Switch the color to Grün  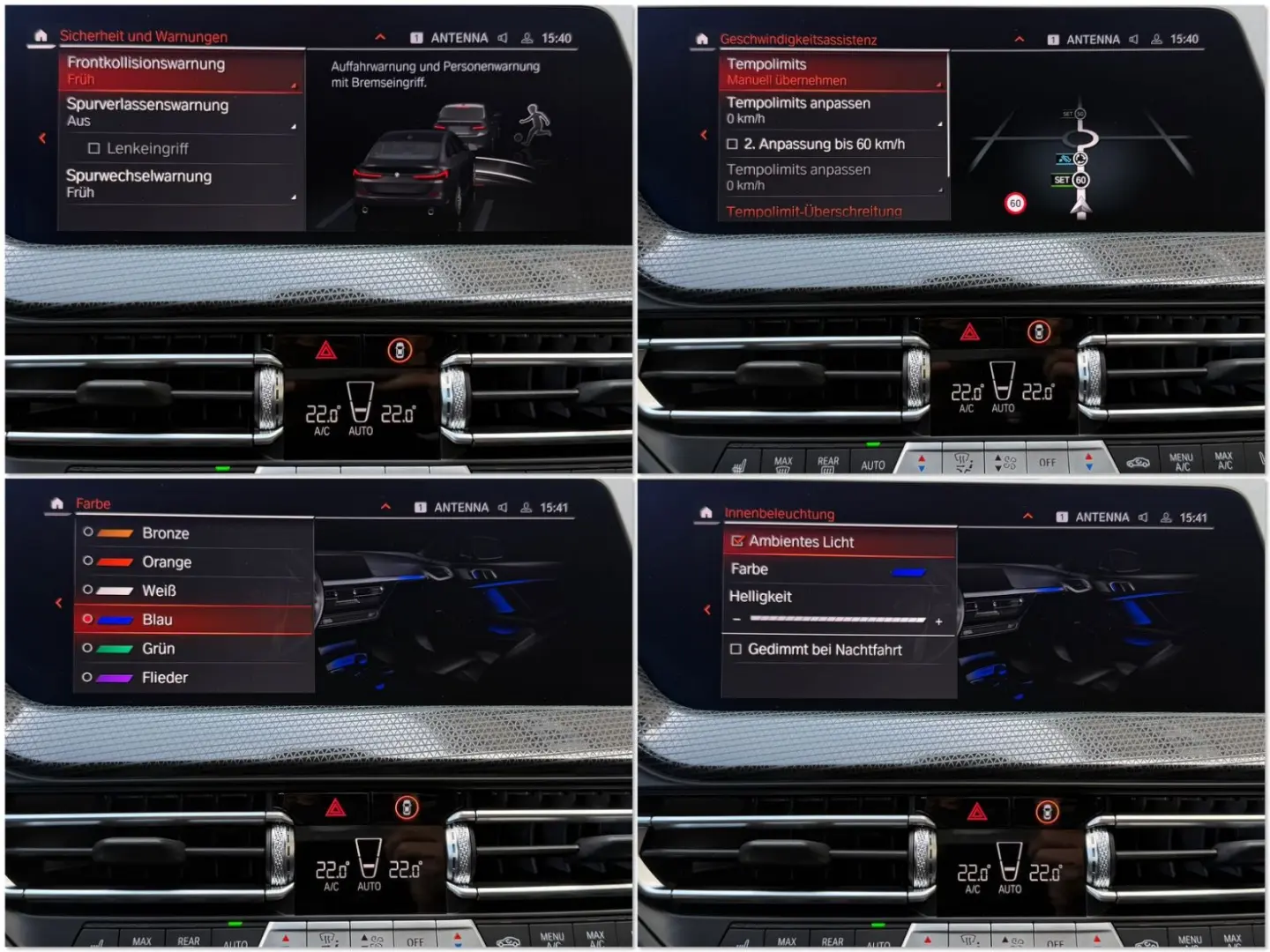click(159, 649)
